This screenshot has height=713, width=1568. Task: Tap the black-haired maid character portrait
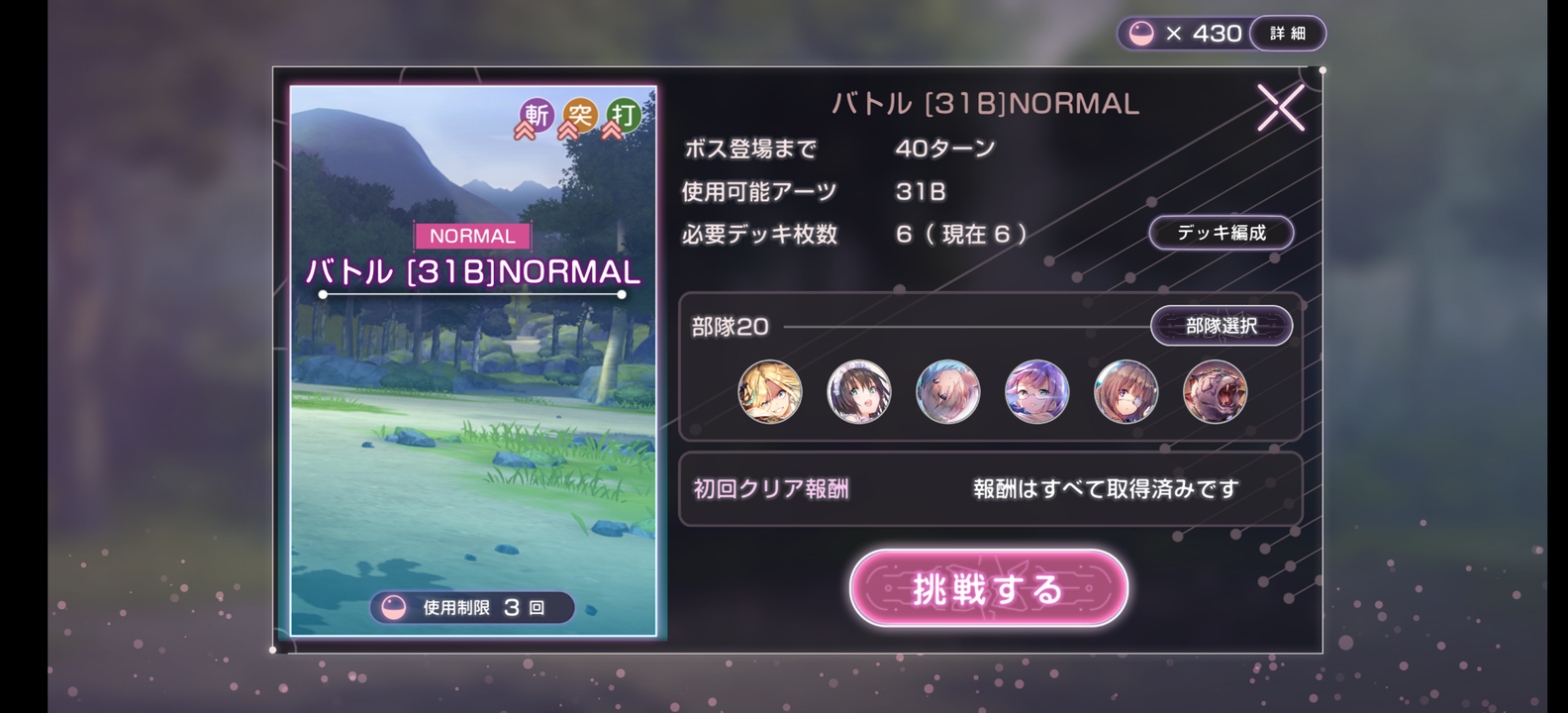pos(858,391)
